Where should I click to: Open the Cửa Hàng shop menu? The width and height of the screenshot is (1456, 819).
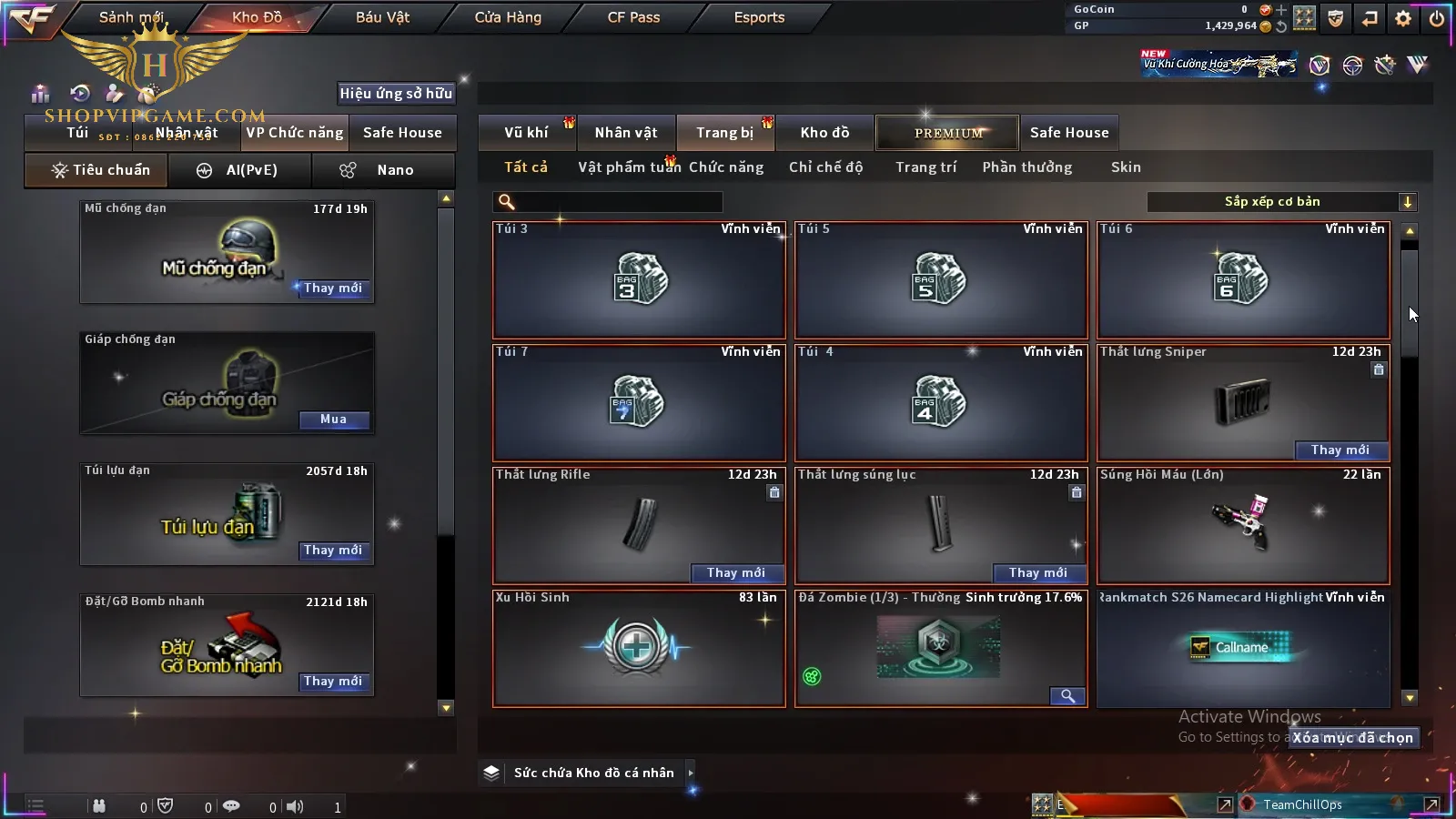(508, 17)
